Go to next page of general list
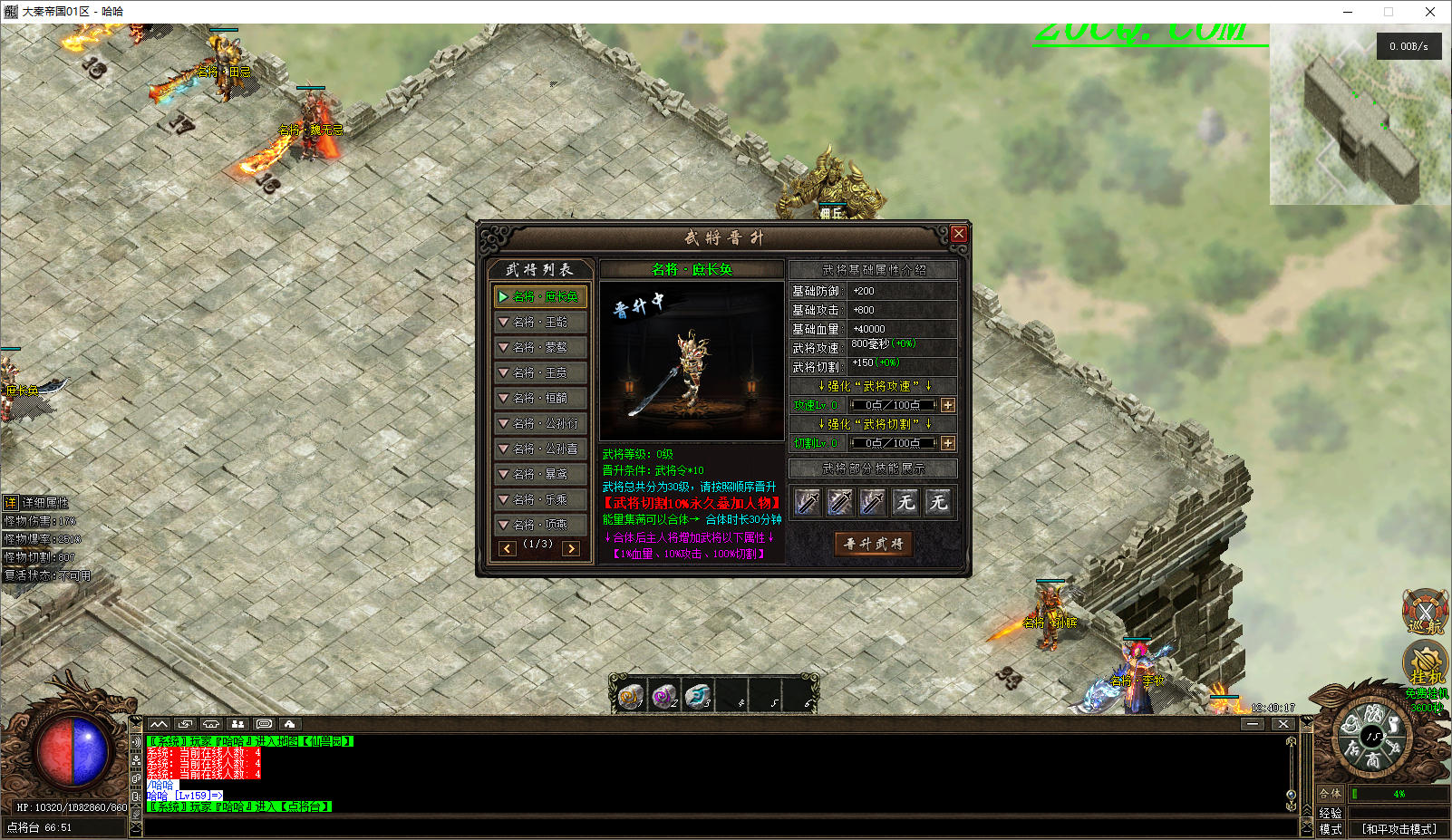 [571, 548]
